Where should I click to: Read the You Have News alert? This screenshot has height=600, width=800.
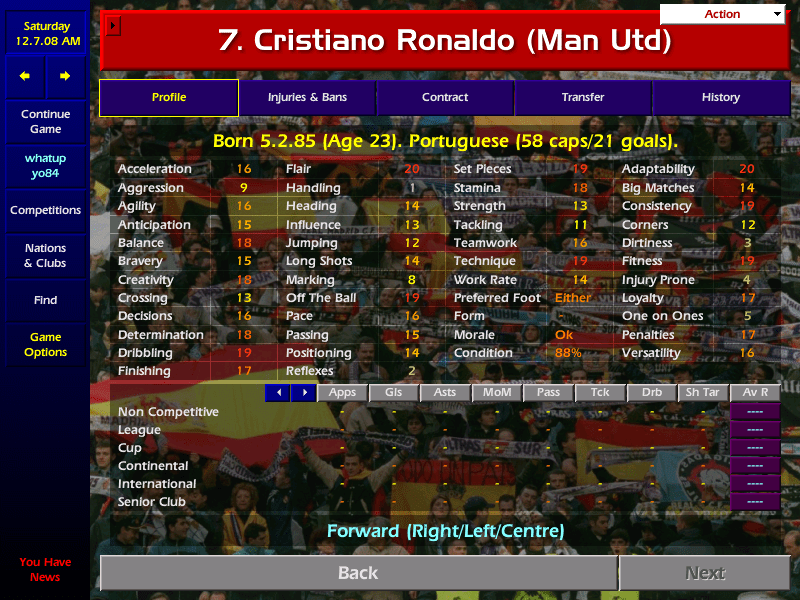(x=45, y=569)
